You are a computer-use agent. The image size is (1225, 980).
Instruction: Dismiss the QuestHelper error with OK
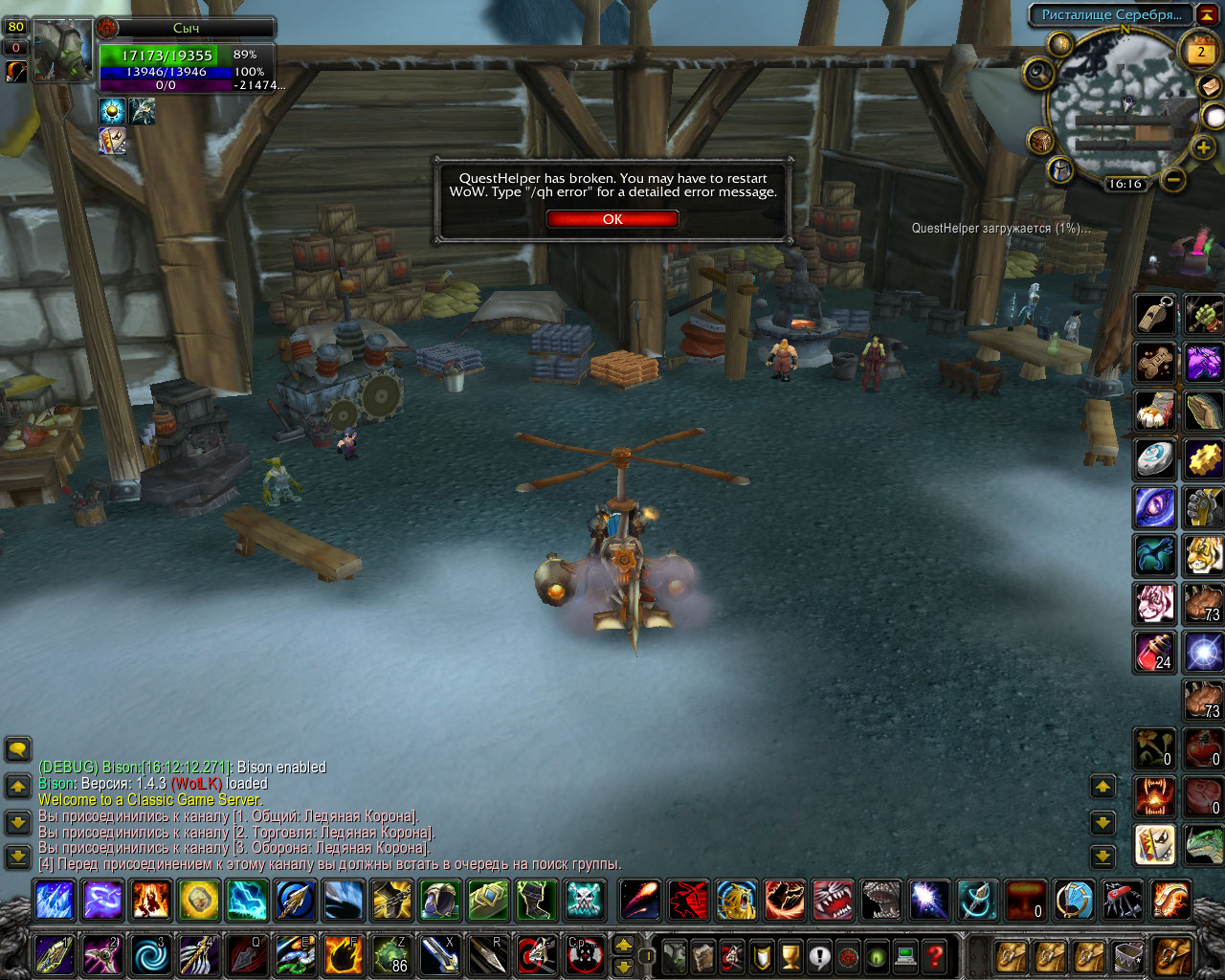pyautogui.click(x=612, y=219)
